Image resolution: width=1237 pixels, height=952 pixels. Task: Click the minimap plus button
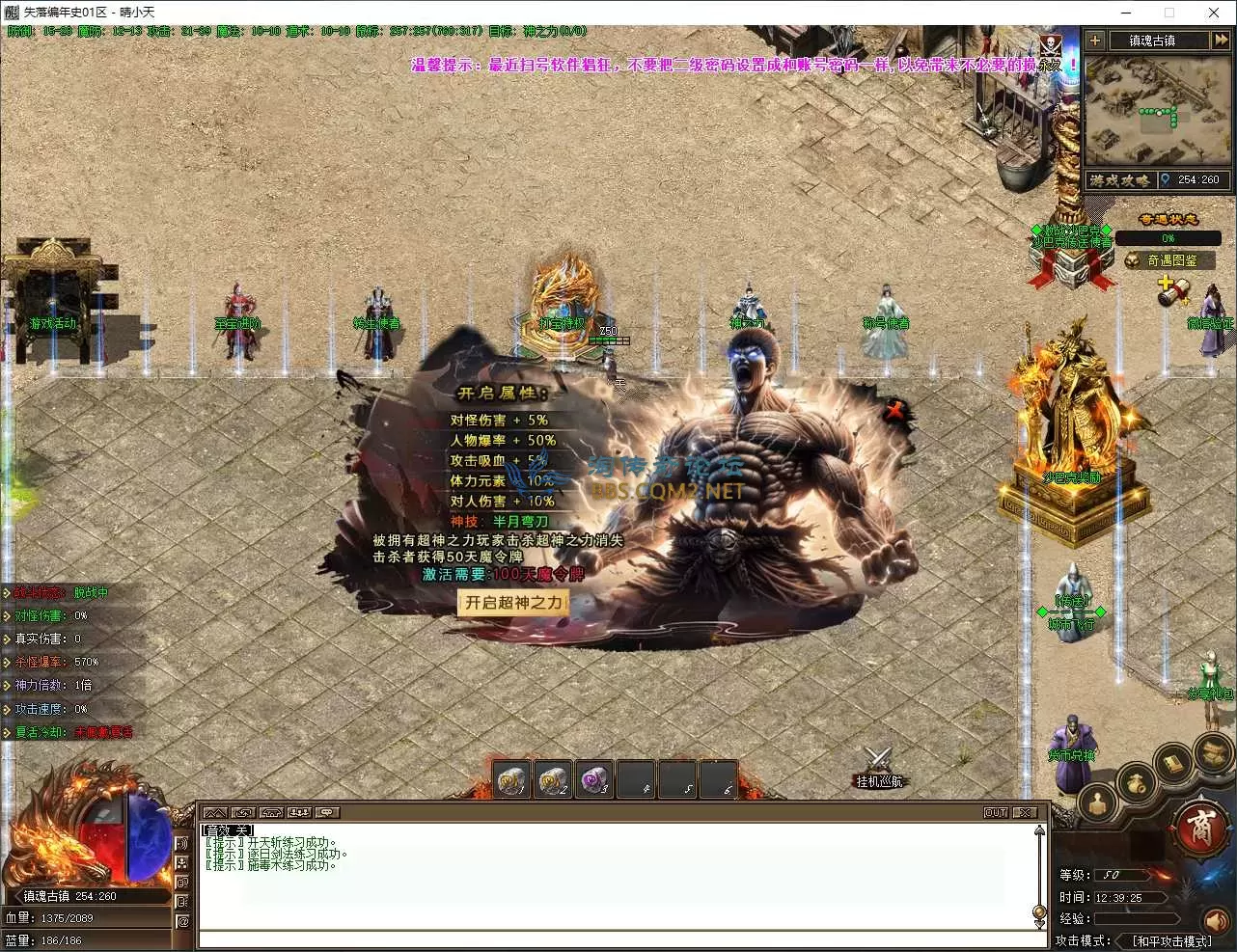coord(1095,41)
